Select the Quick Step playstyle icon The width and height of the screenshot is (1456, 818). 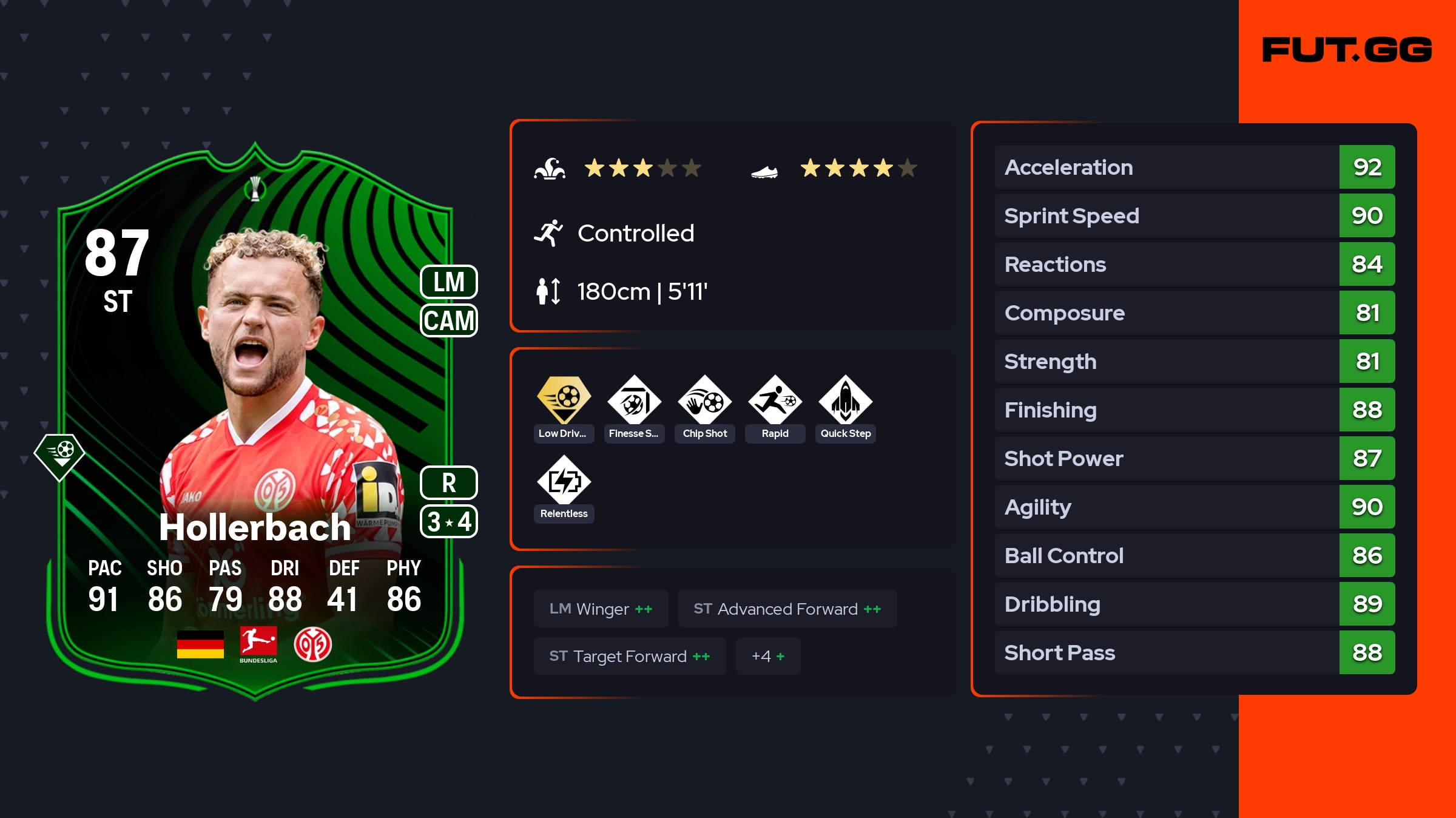(845, 401)
